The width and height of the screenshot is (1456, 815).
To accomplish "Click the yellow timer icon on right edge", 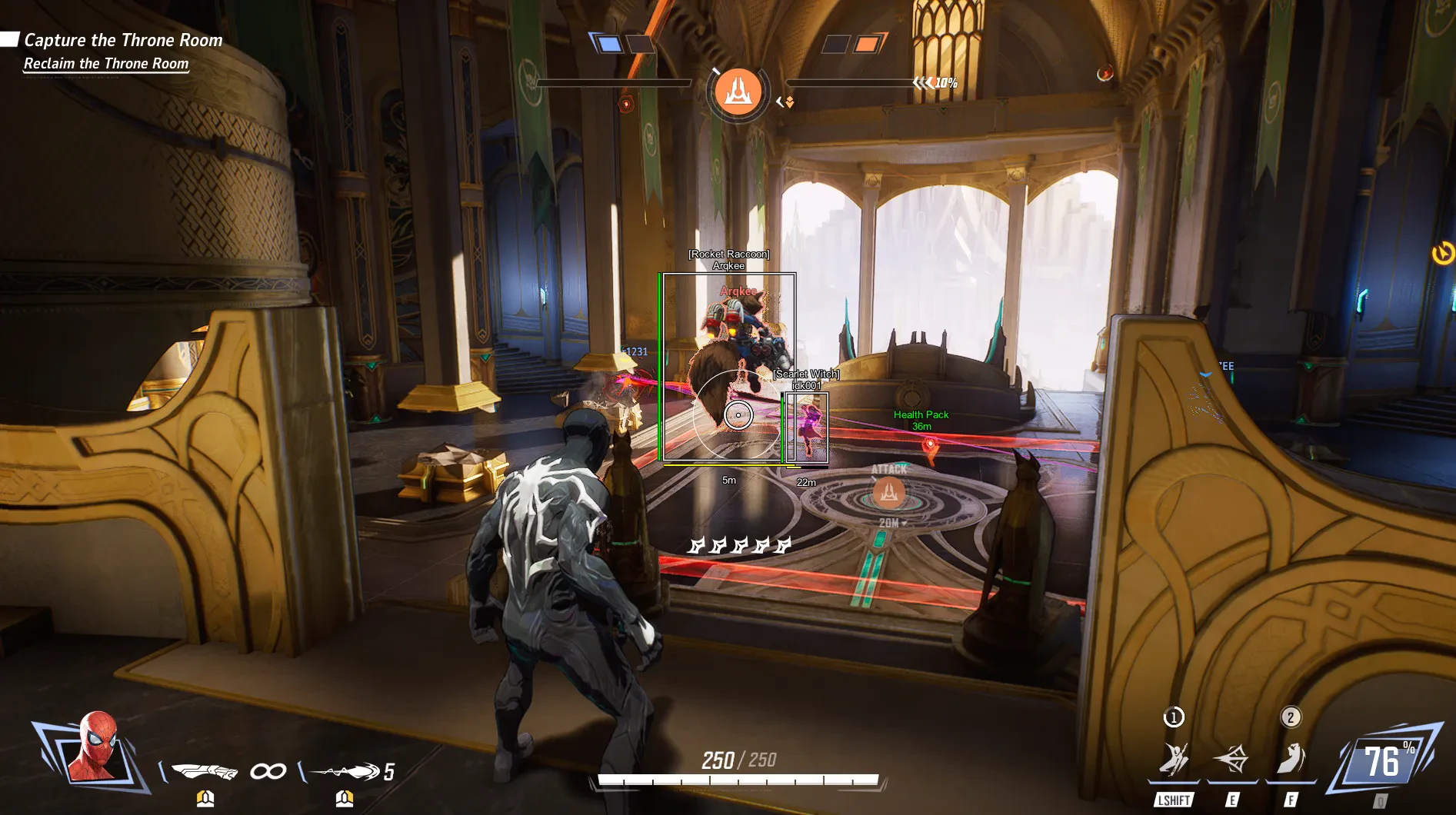I will [x=1443, y=253].
